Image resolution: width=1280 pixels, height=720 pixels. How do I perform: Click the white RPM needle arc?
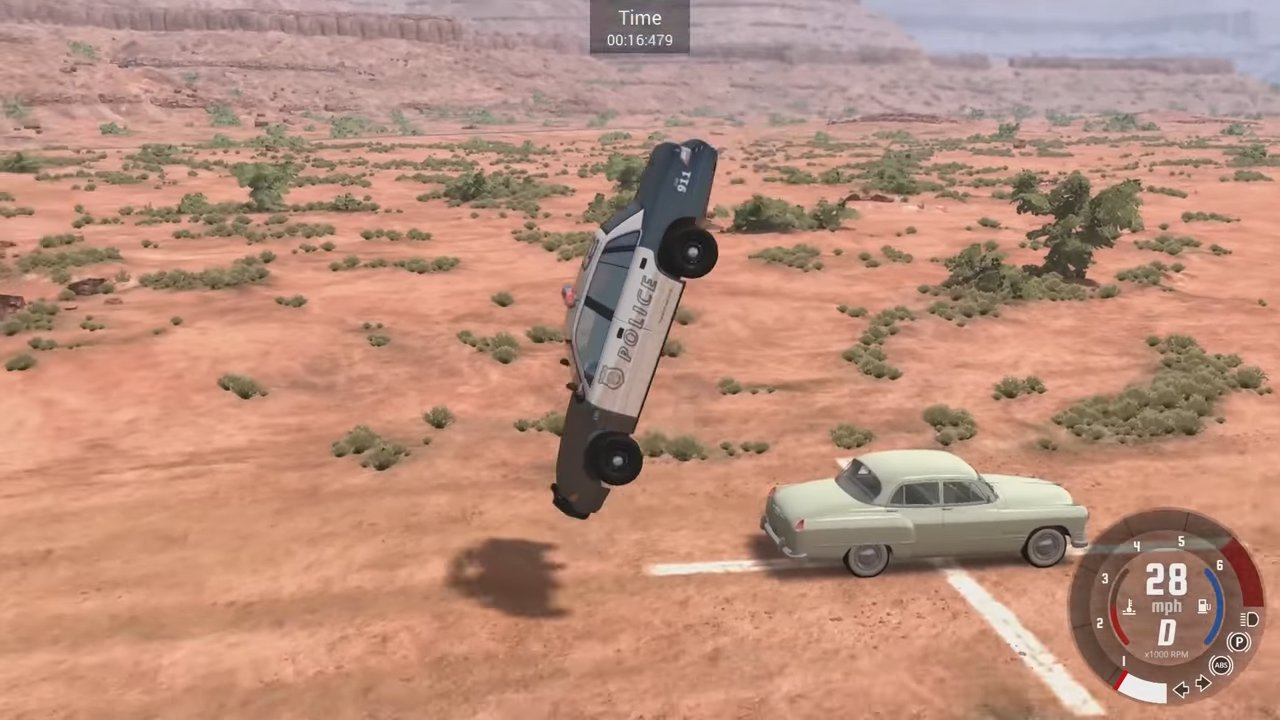(1144, 684)
